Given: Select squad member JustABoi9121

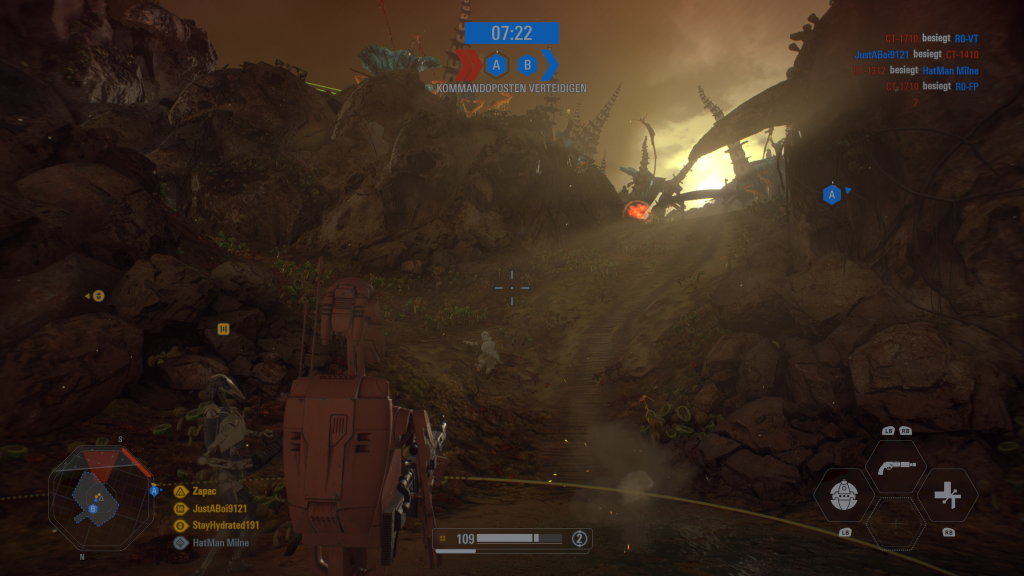Looking at the screenshot, I should pos(217,508).
